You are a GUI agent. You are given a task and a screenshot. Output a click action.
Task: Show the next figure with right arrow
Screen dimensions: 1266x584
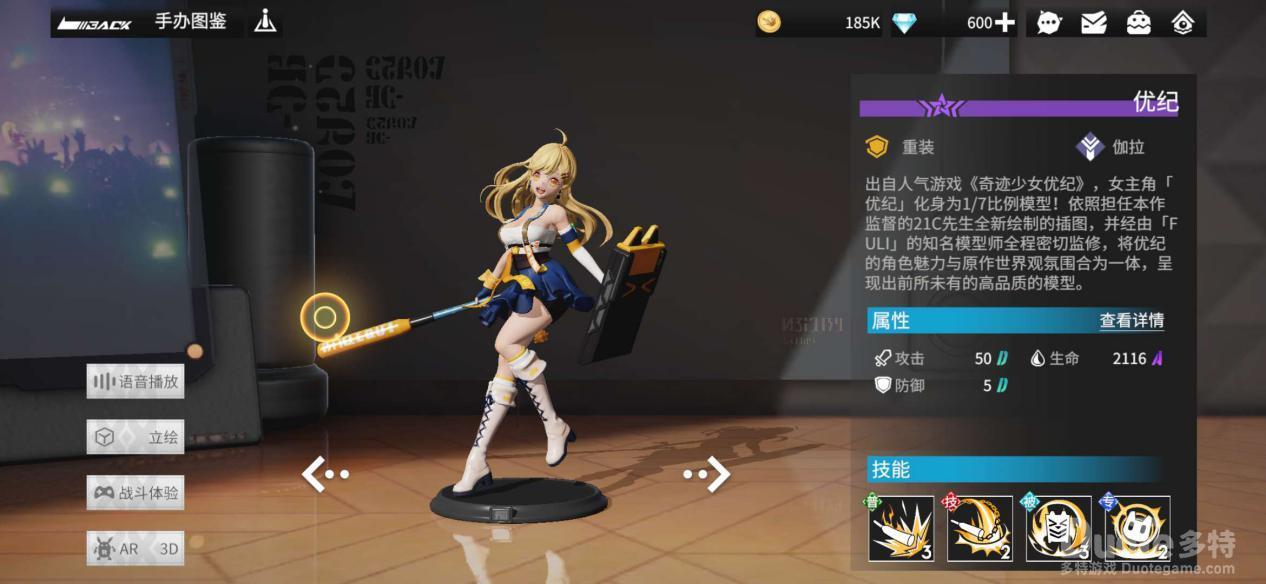pos(708,474)
